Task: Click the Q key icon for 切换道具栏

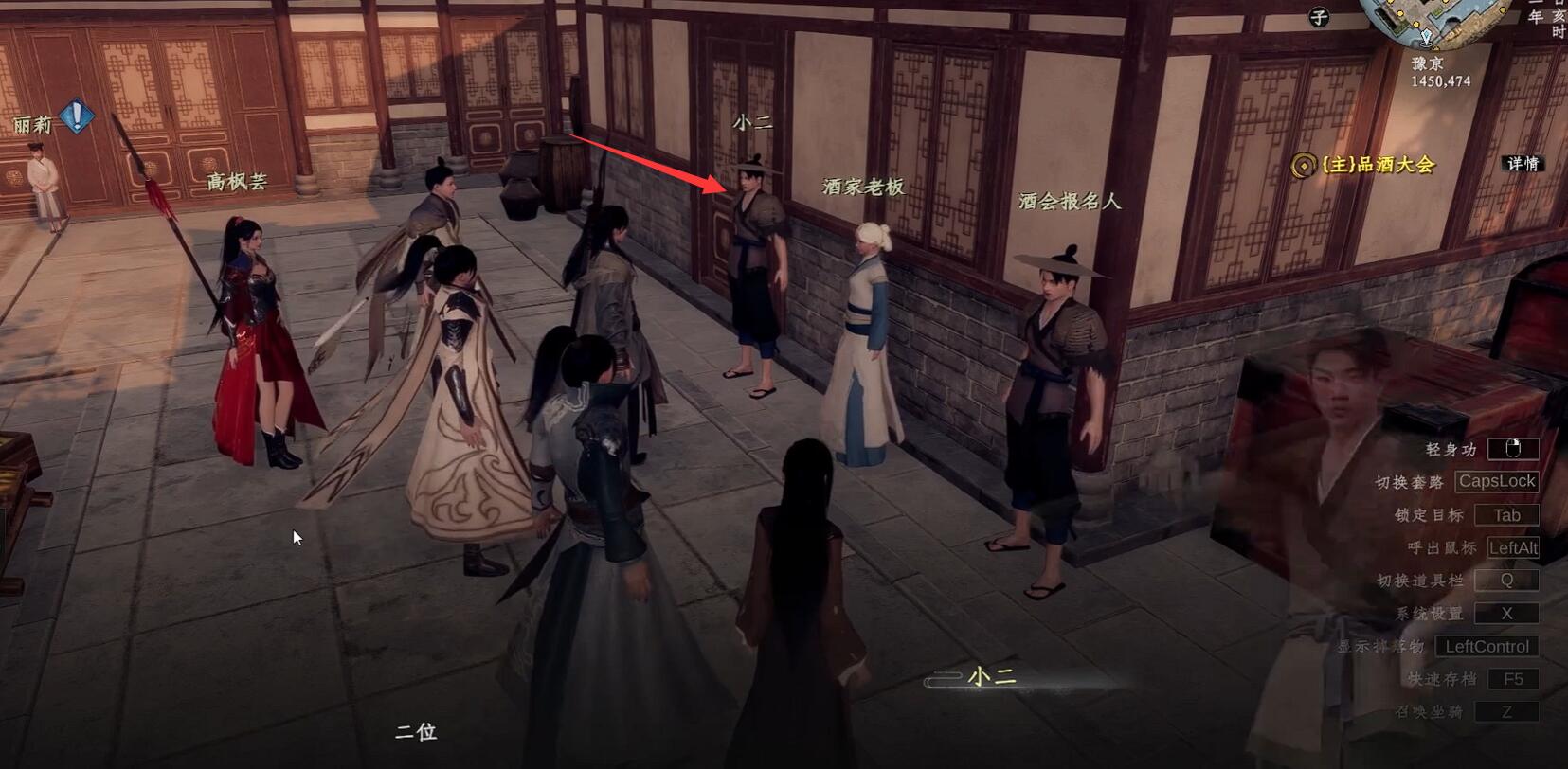Action: tap(1505, 580)
